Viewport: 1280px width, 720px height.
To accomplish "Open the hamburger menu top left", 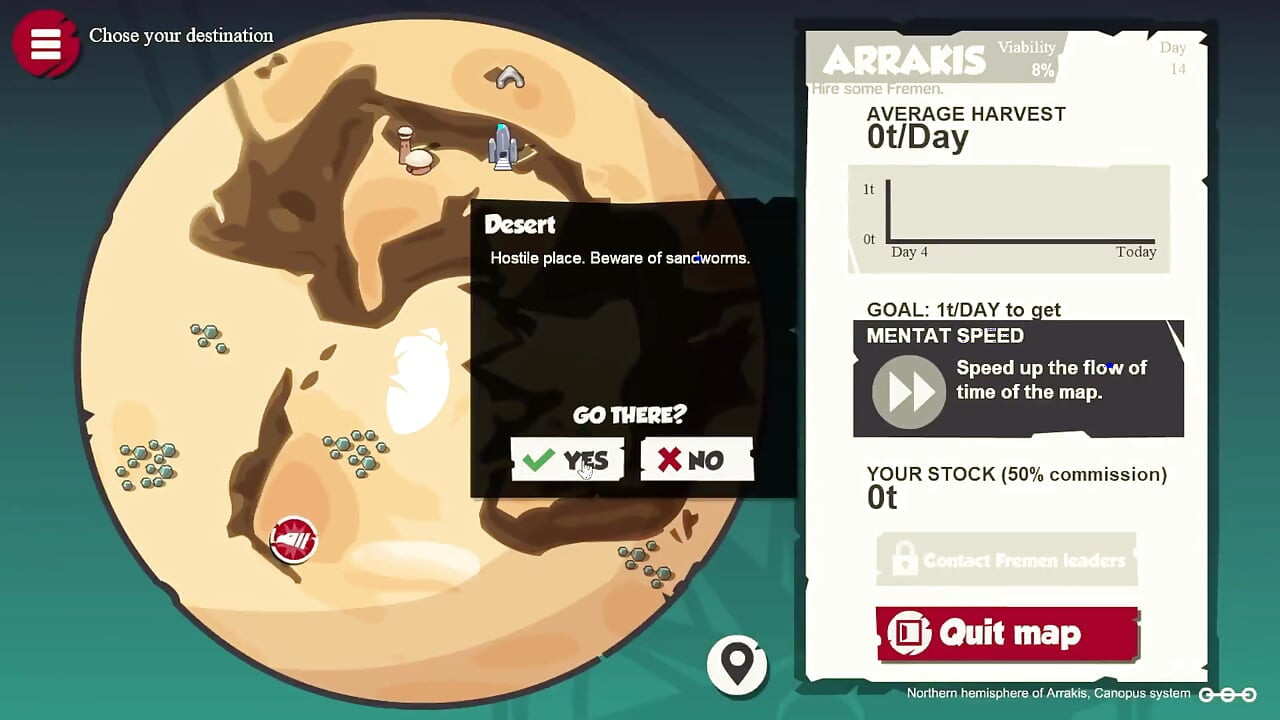I will tap(45, 43).
